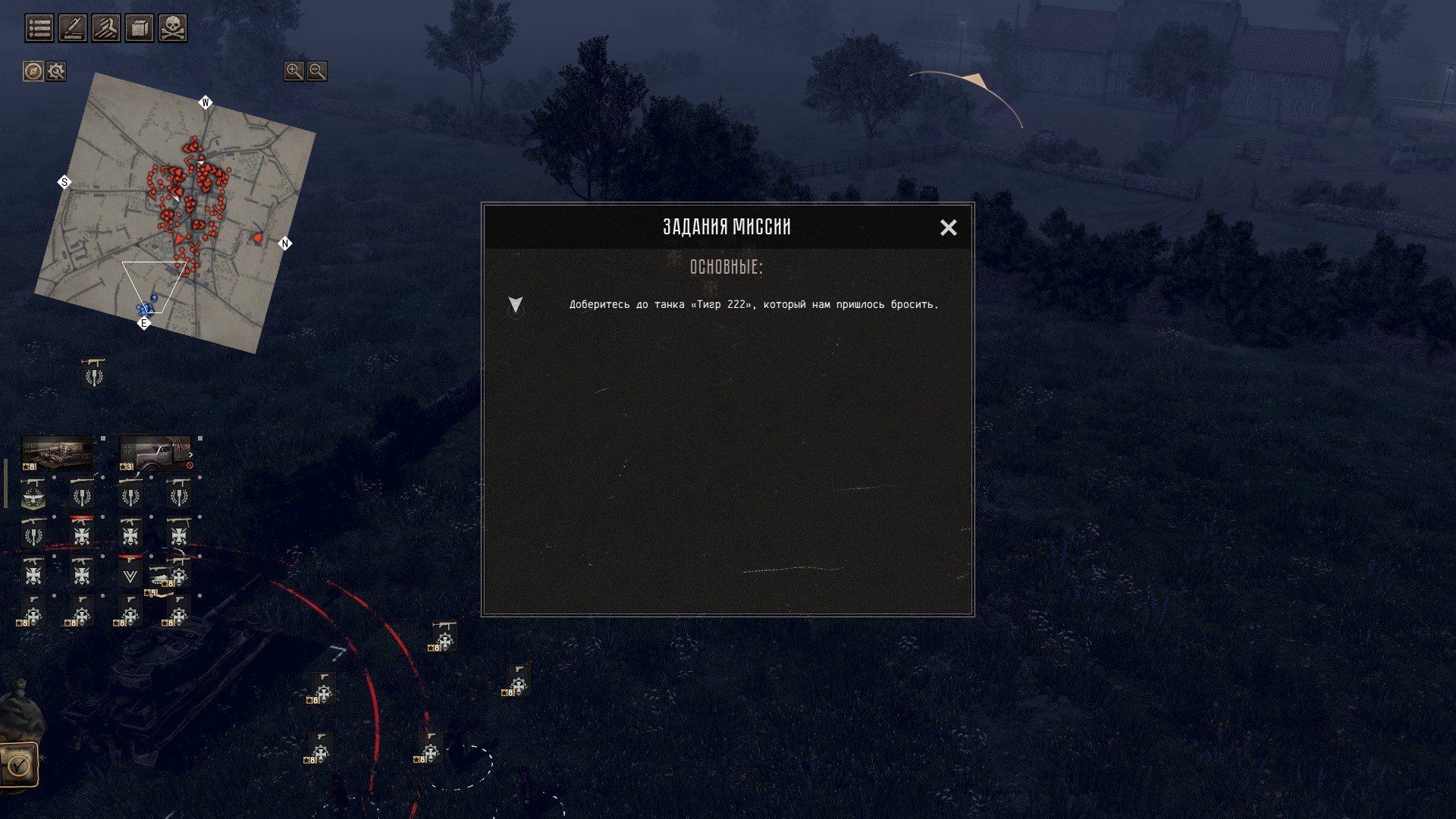1456x819 pixels.
Task: Open minimap settings gear
Action: click(x=56, y=71)
